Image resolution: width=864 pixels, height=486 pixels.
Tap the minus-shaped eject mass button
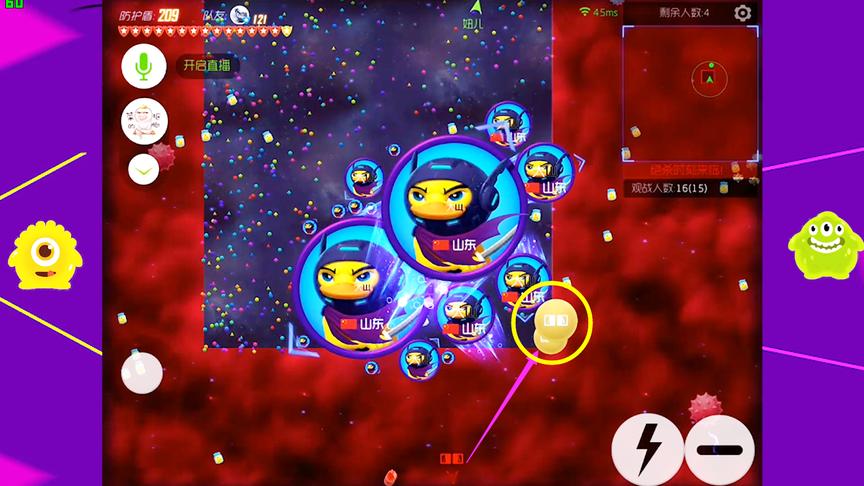pos(720,448)
